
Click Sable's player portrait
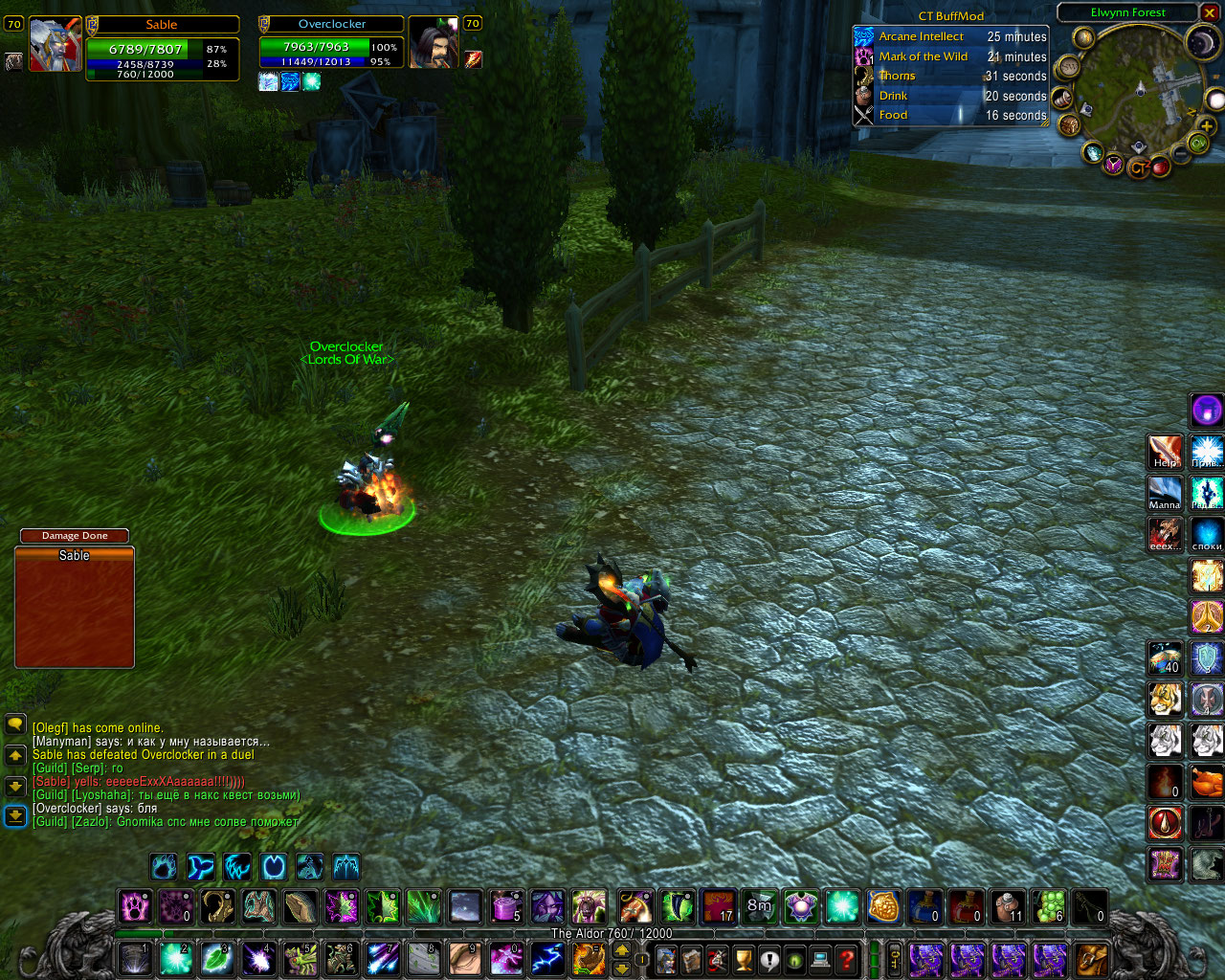pyautogui.click(x=55, y=44)
